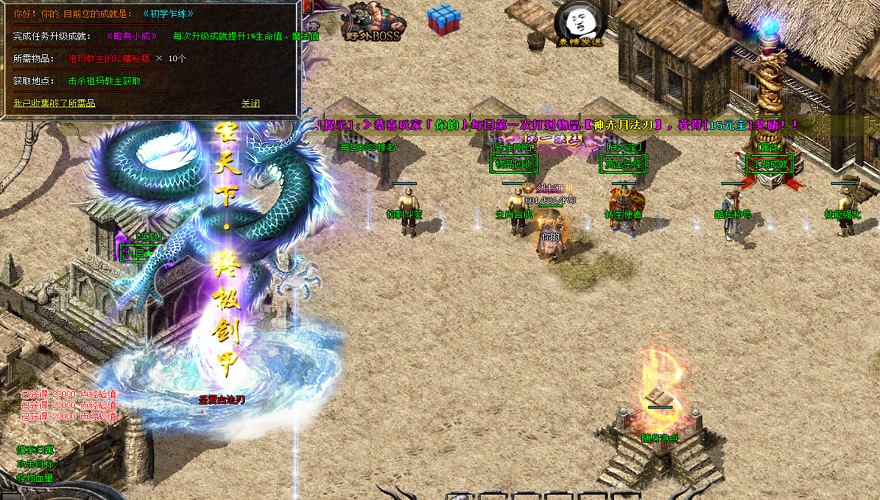The height and width of the screenshot is (500, 880).
Task: Close the achievement dialog via 关闭
Action: (250, 103)
